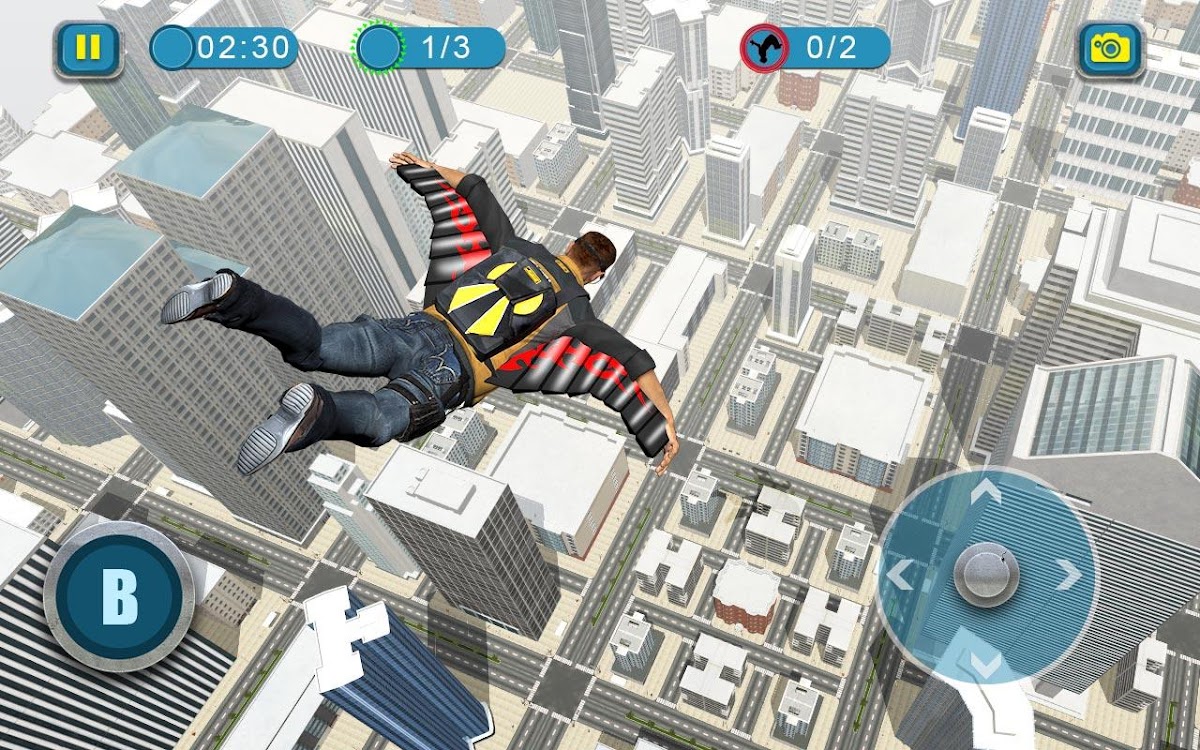The image size is (1200, 750).
Task: Steer right using the joystick's right arrow
Action: [x=1069, y=575]
